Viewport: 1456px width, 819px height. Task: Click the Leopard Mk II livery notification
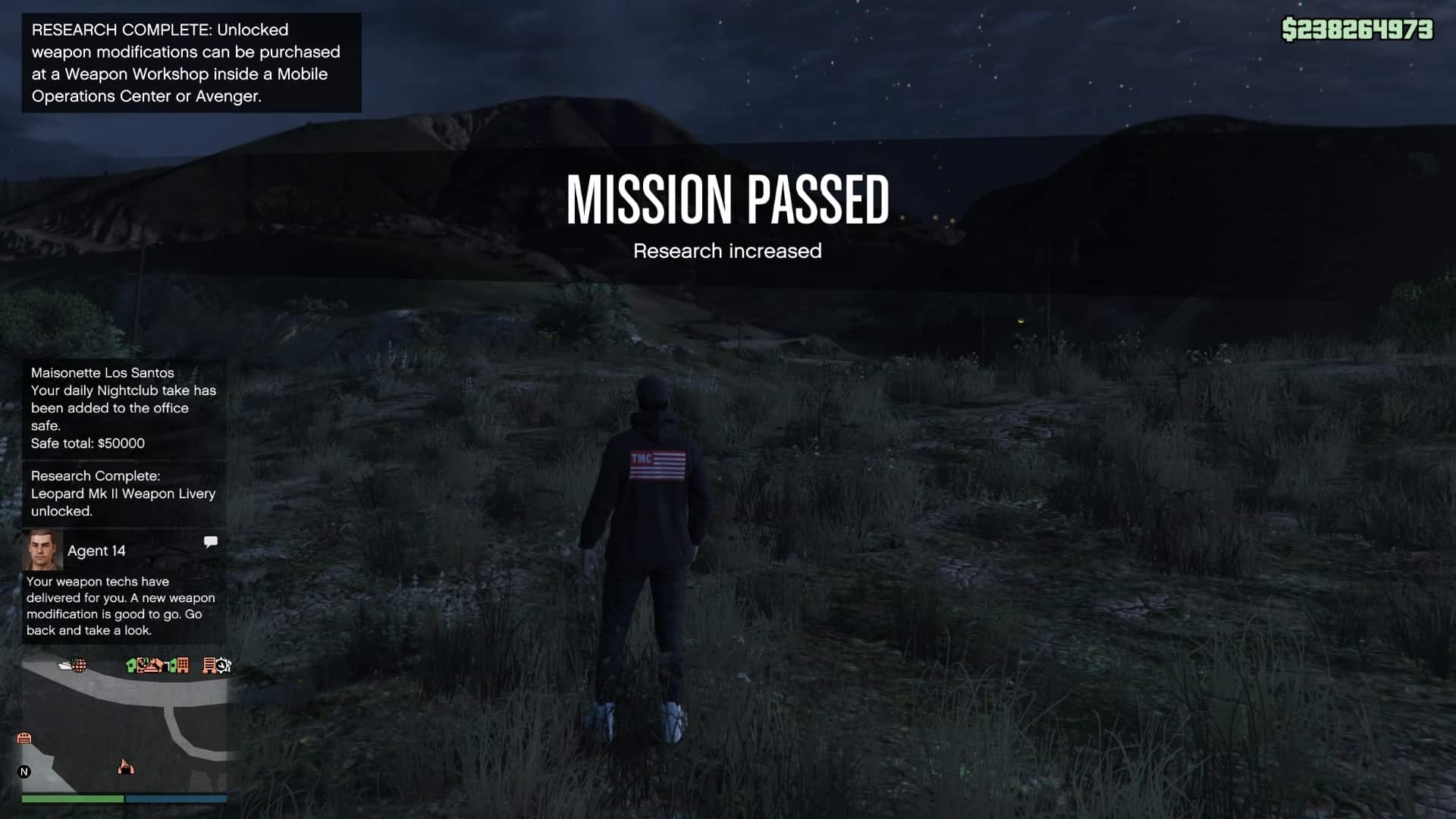124,494
